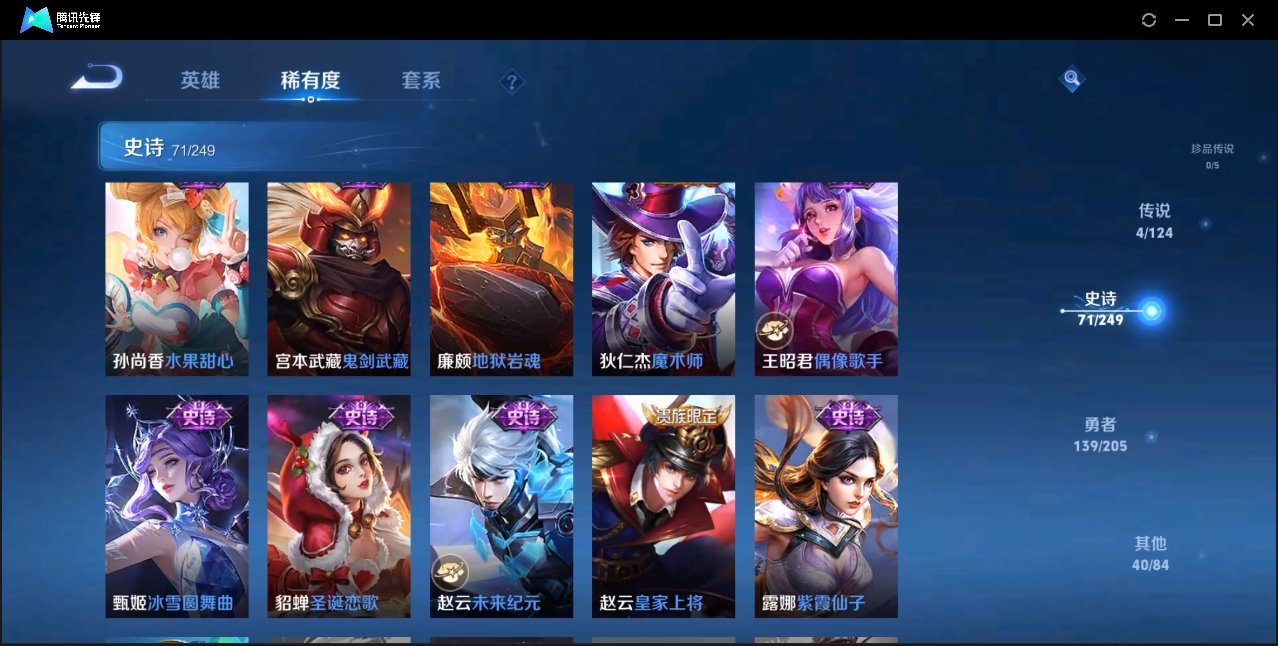1278x646 pixels.
Task: Jump to the 传说 rarity section
Action: pos(1154,221)
